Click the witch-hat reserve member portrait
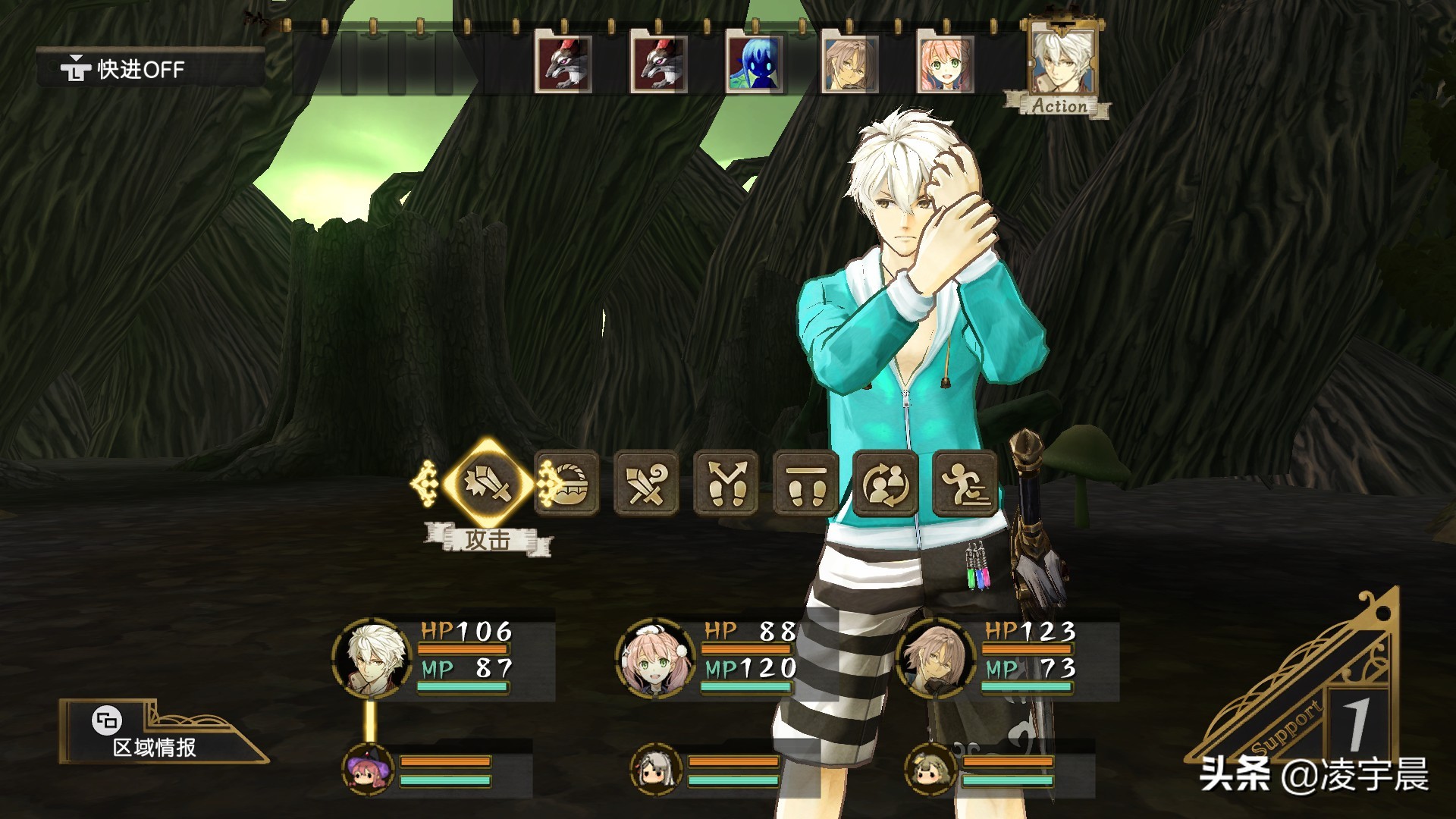This screenshot has height=819, width=1456. pos(369,770)
